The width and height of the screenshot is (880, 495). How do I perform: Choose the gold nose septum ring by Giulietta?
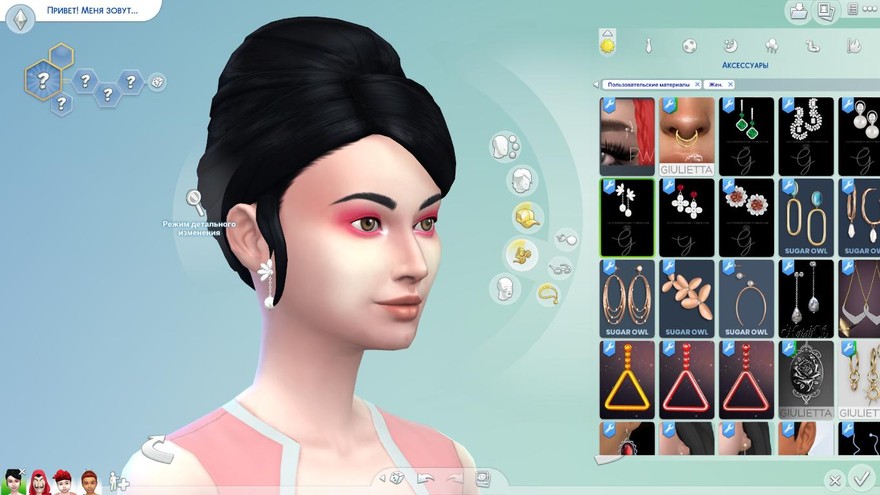click(x=686, y=136)
